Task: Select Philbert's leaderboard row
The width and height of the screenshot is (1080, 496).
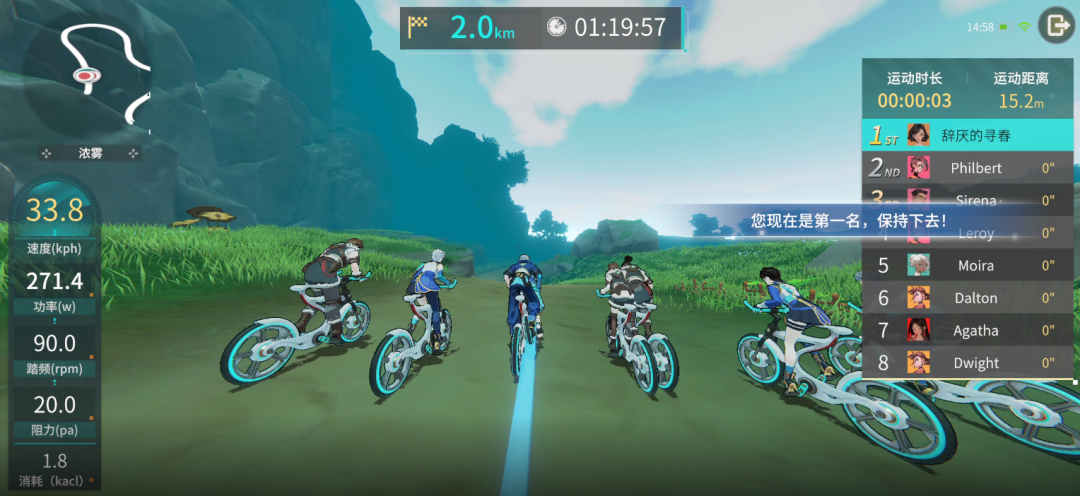Action: coord(967,168)
